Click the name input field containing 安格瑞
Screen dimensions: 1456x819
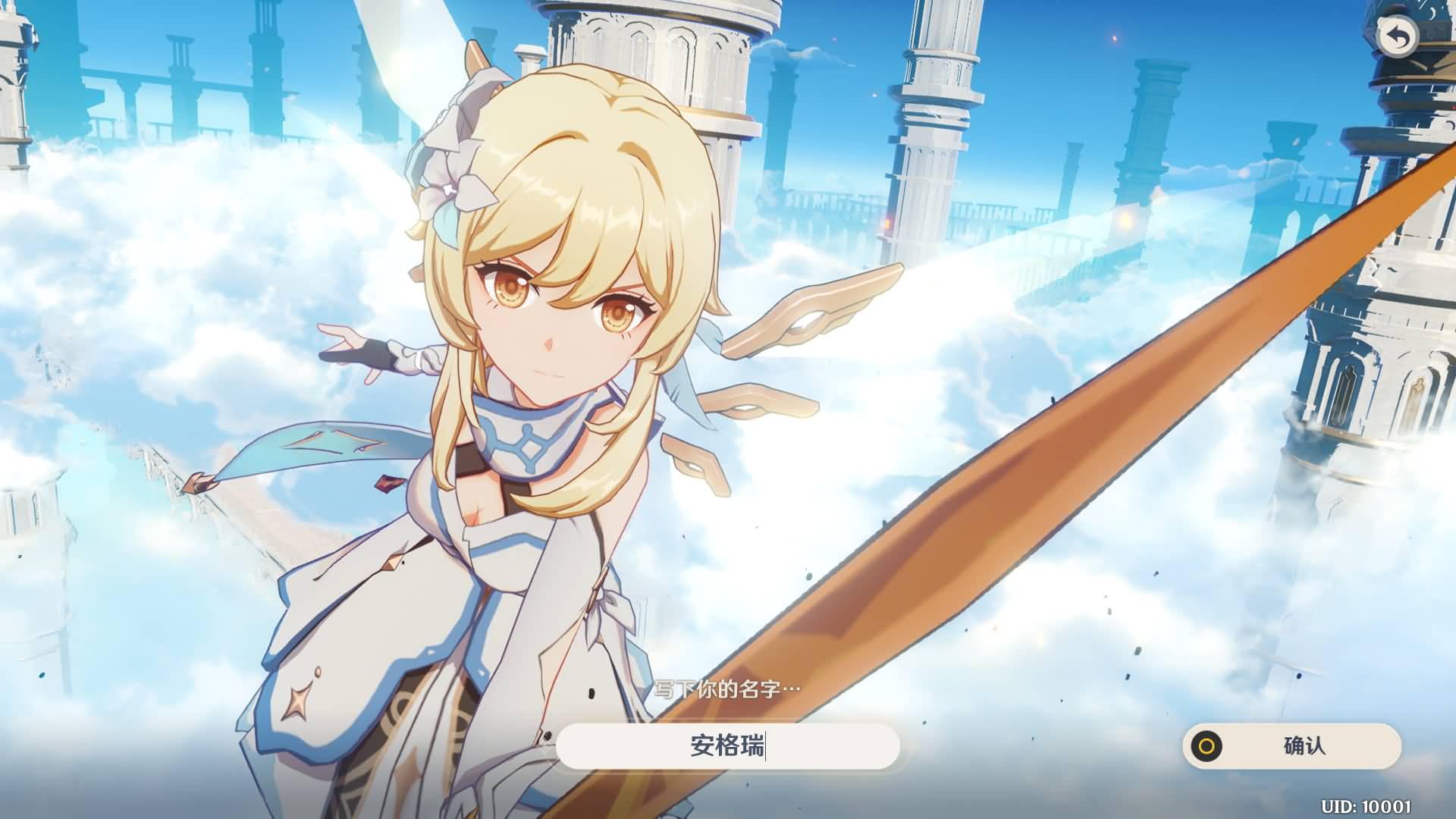[727, 746]
